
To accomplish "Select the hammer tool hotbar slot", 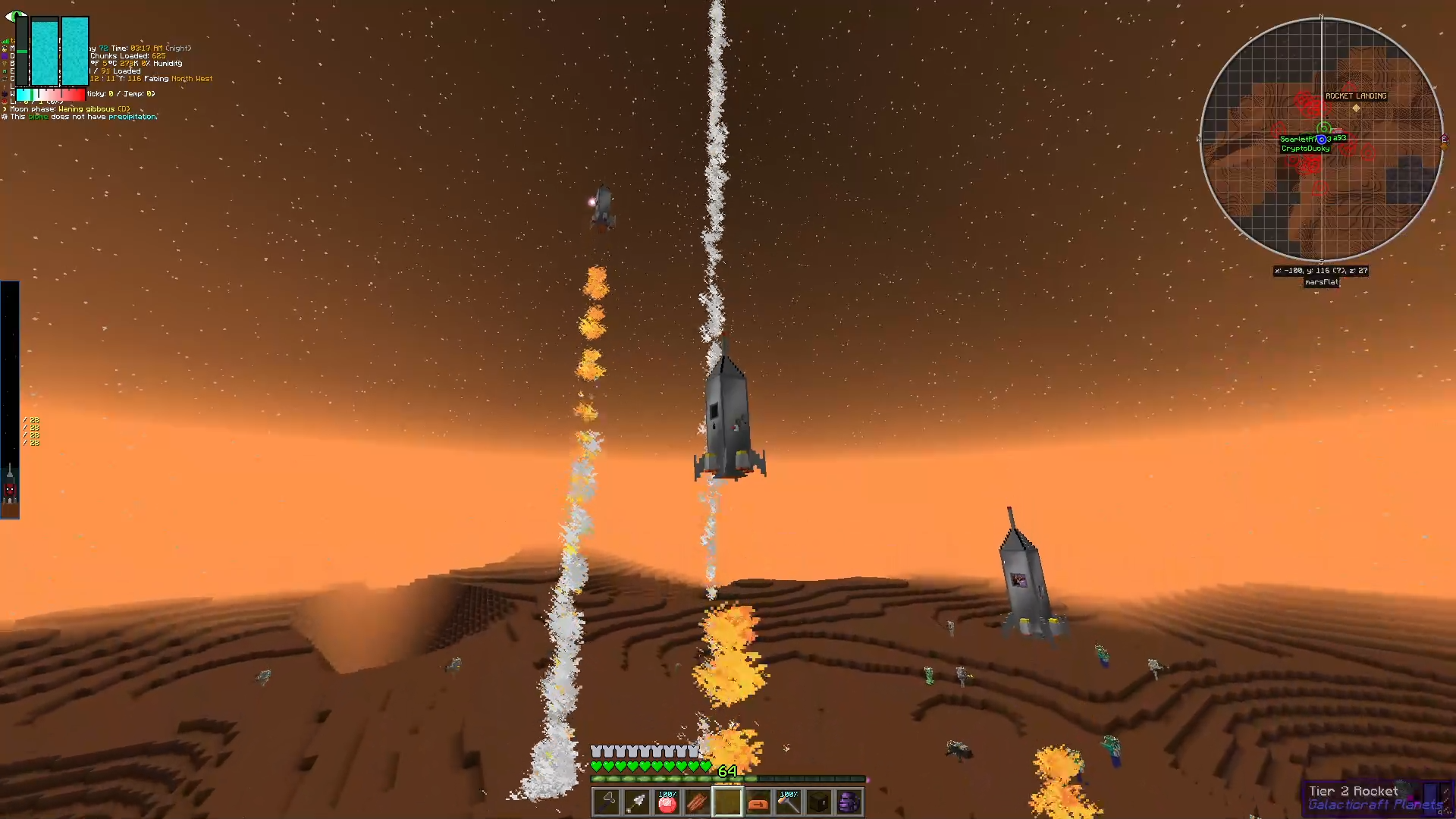I will tap(789, 802).
